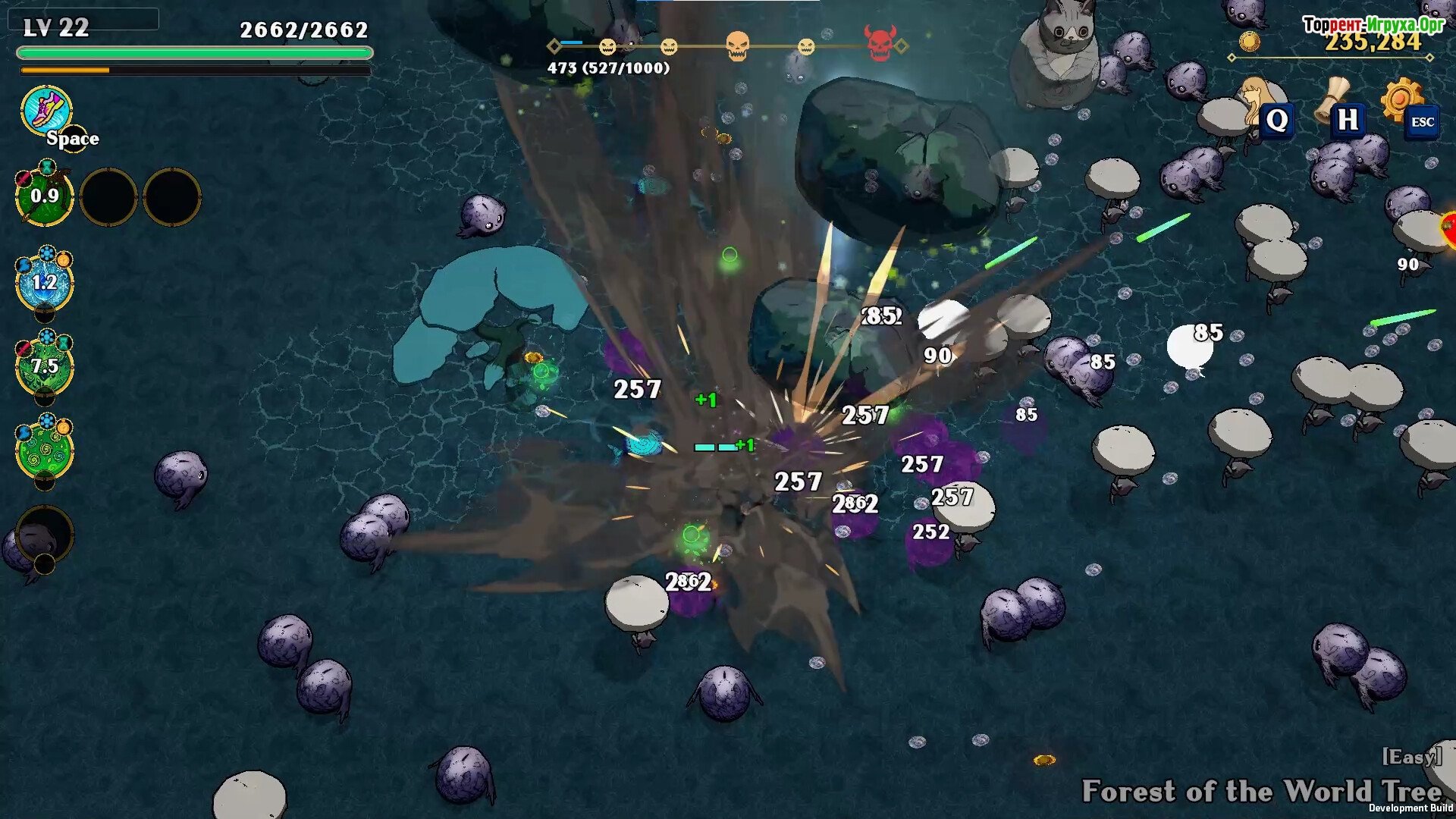Click the blue ice skill showing 1.2
Viewport: 1456px width, 819px height.
click(x=45, y=282)
